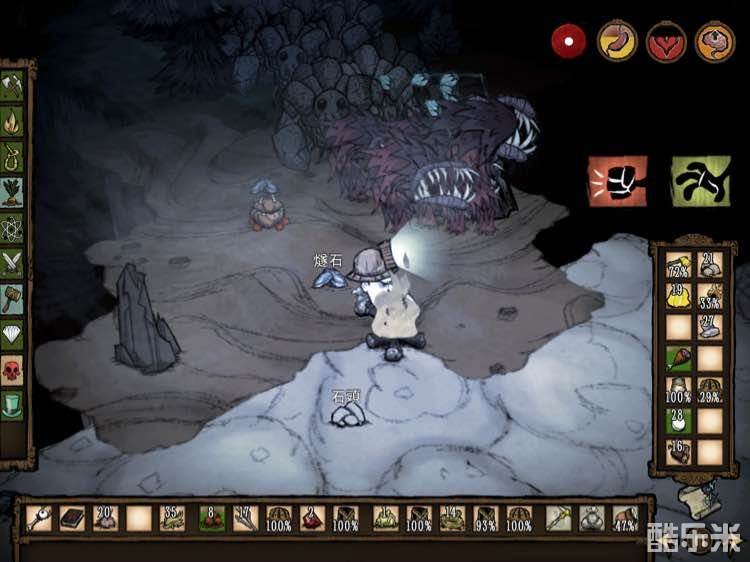Choose the Refine diamond crafting tab
Viewport: 750px width, 562px height.
[x=13, y=334]
